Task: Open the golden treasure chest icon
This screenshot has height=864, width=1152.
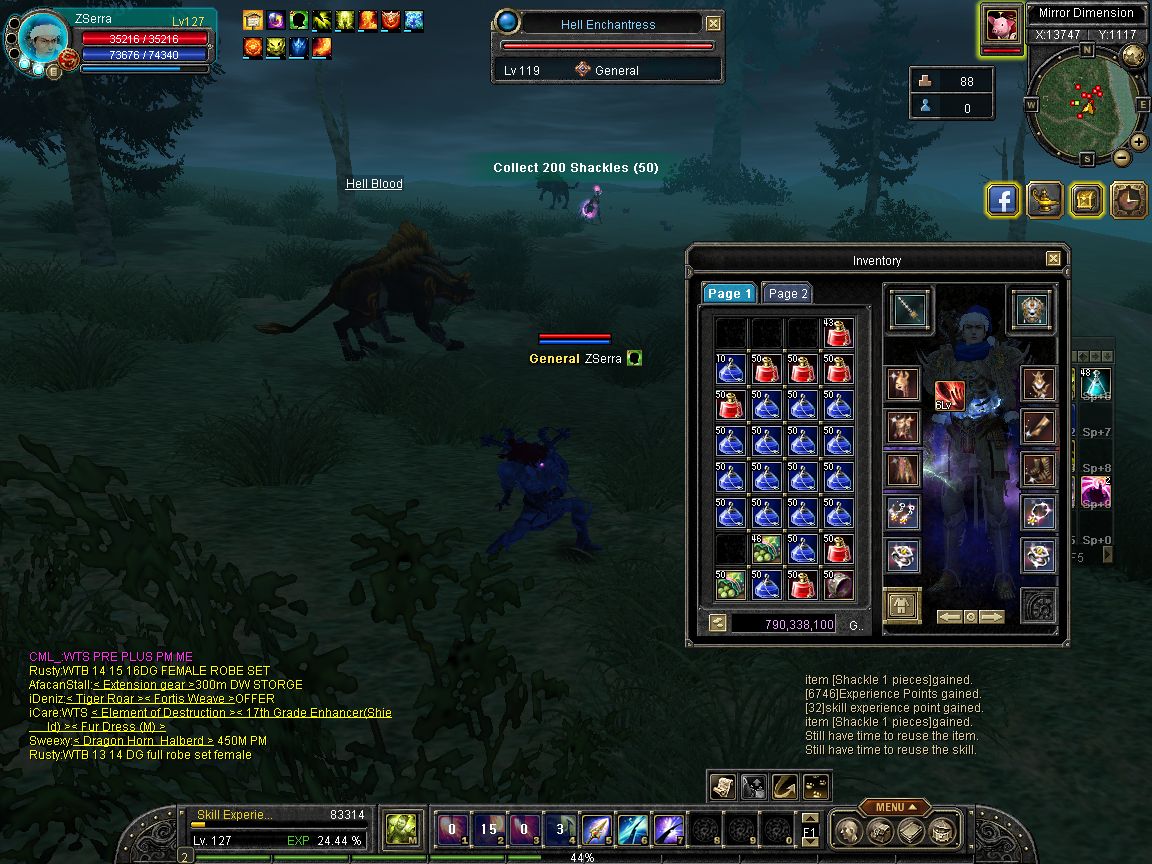Action: tap(1086, 200)
